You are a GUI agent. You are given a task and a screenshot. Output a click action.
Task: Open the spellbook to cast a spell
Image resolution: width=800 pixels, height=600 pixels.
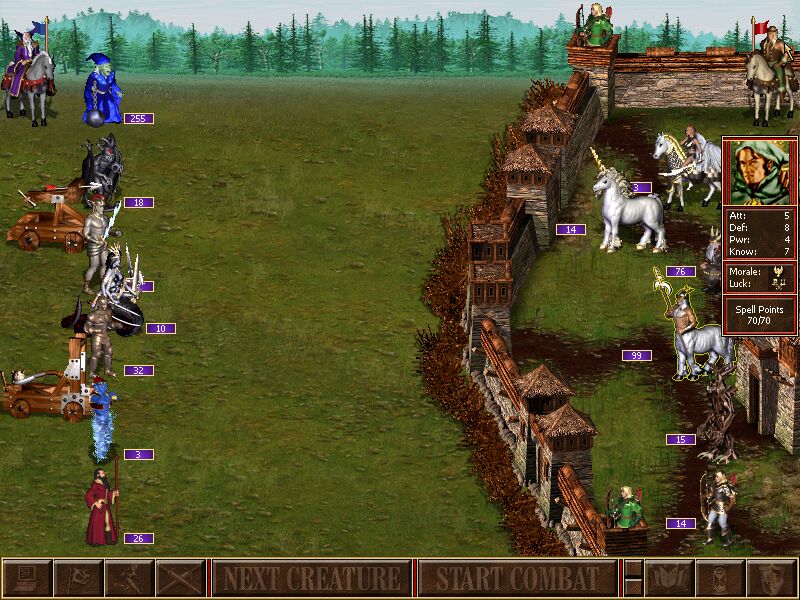point(669,578)
